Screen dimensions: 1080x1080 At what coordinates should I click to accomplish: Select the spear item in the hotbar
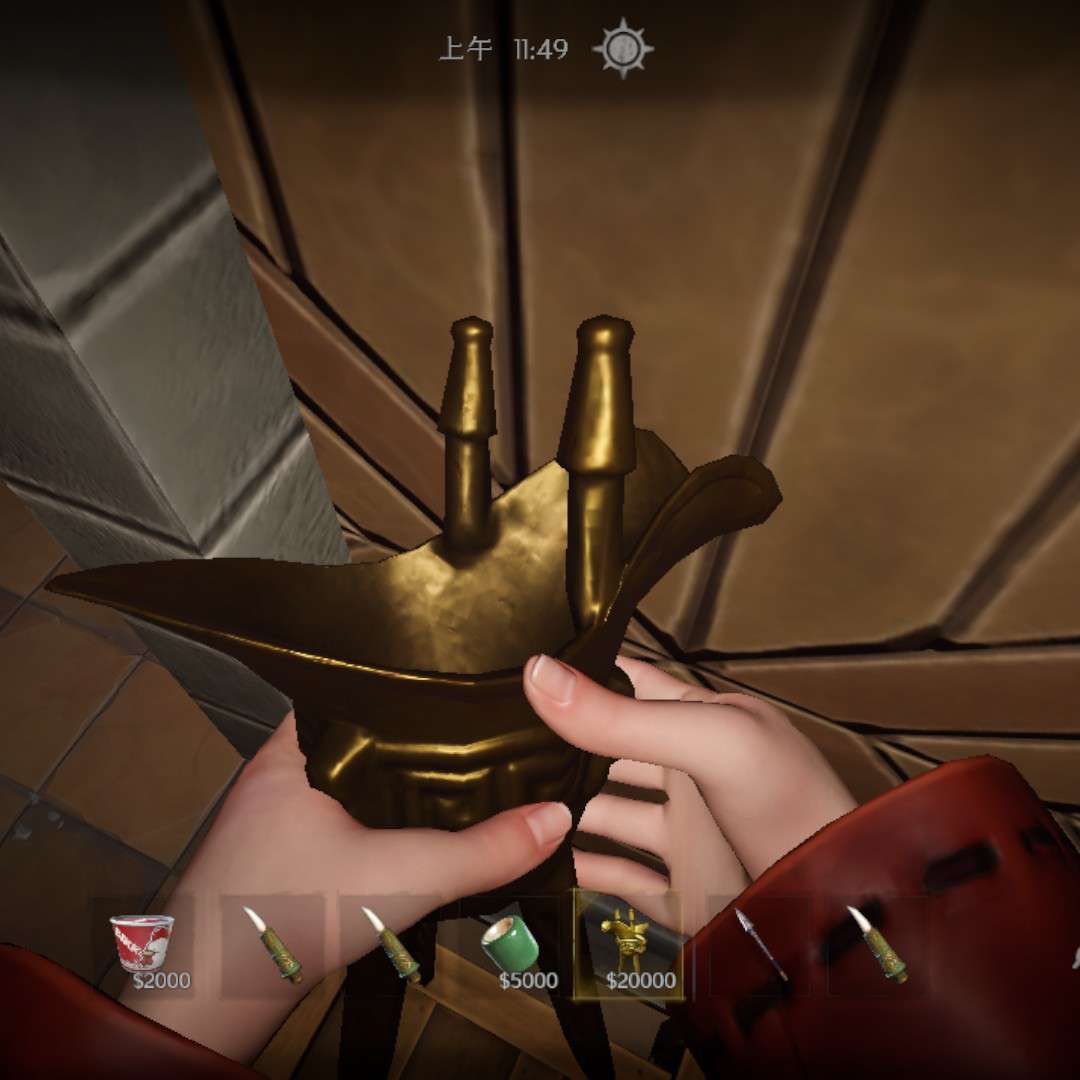pyautogui.click(x=759, y=944)
